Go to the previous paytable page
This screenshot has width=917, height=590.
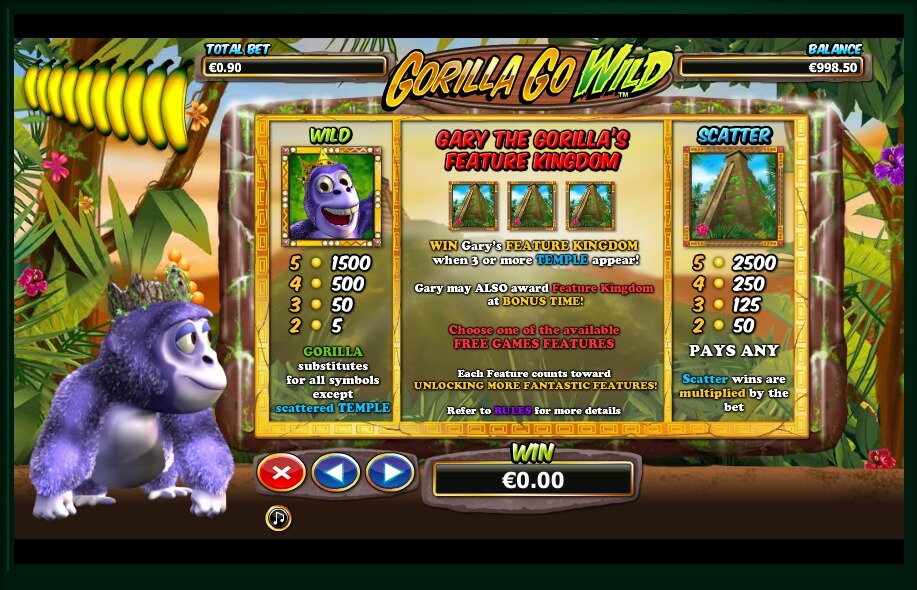tap(335, 472)
